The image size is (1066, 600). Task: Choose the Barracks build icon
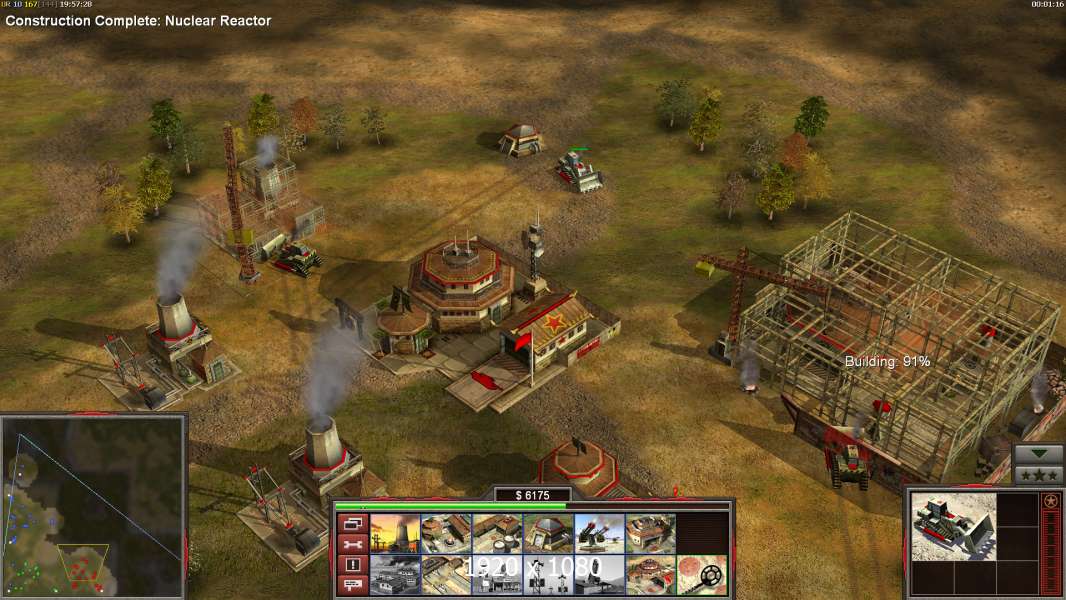[x=446, y=534]
